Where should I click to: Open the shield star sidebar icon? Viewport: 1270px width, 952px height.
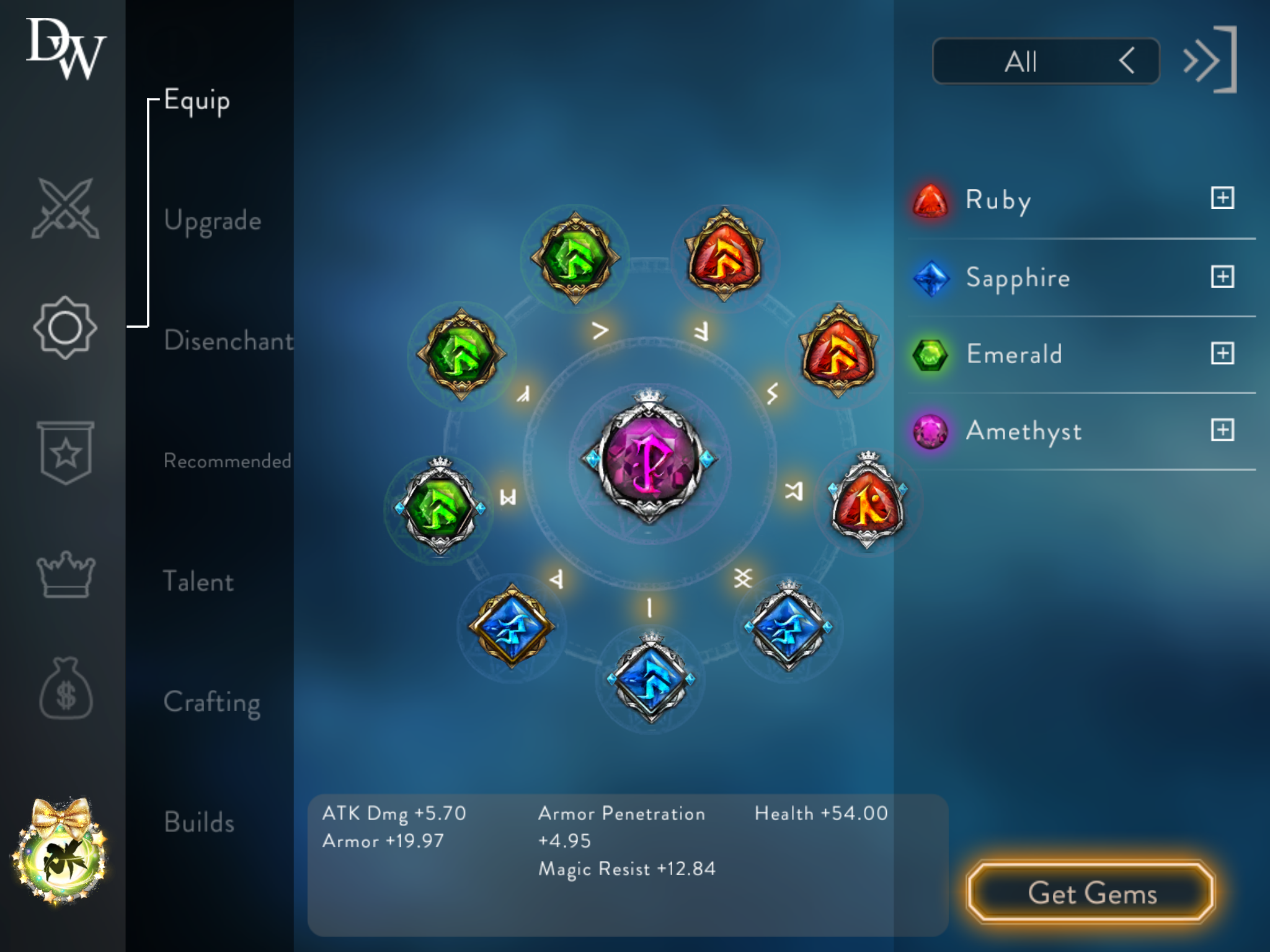(x=65, y=452)
